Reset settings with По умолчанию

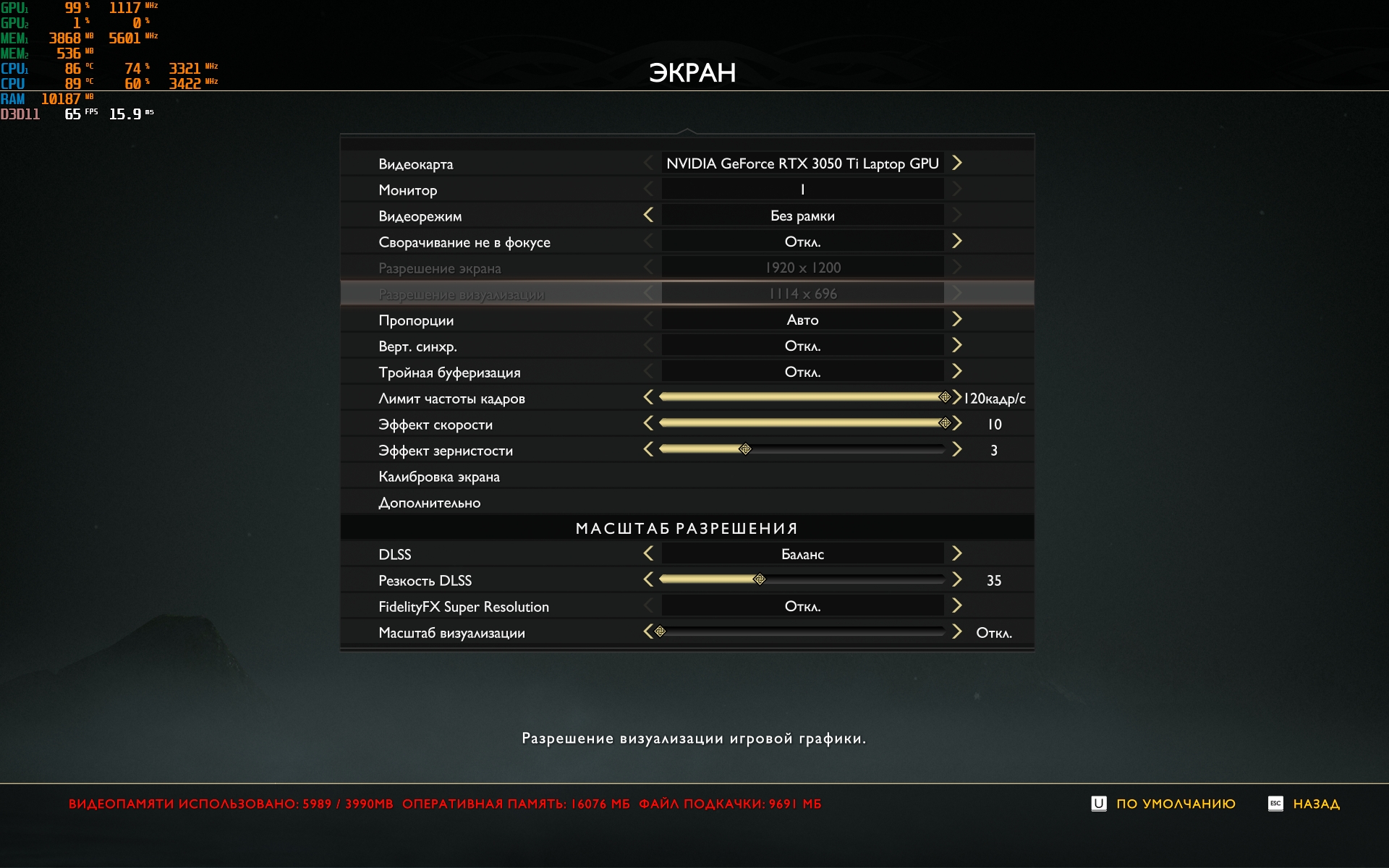coord(1175,804)
